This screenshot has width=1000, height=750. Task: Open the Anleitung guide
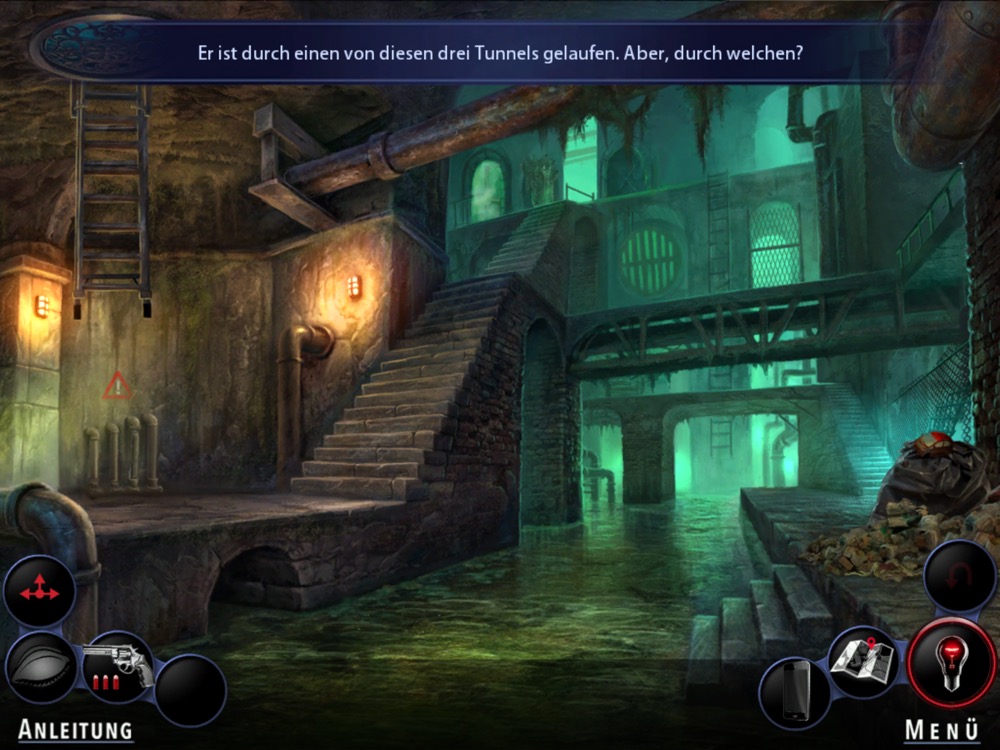tap(75, 730)
